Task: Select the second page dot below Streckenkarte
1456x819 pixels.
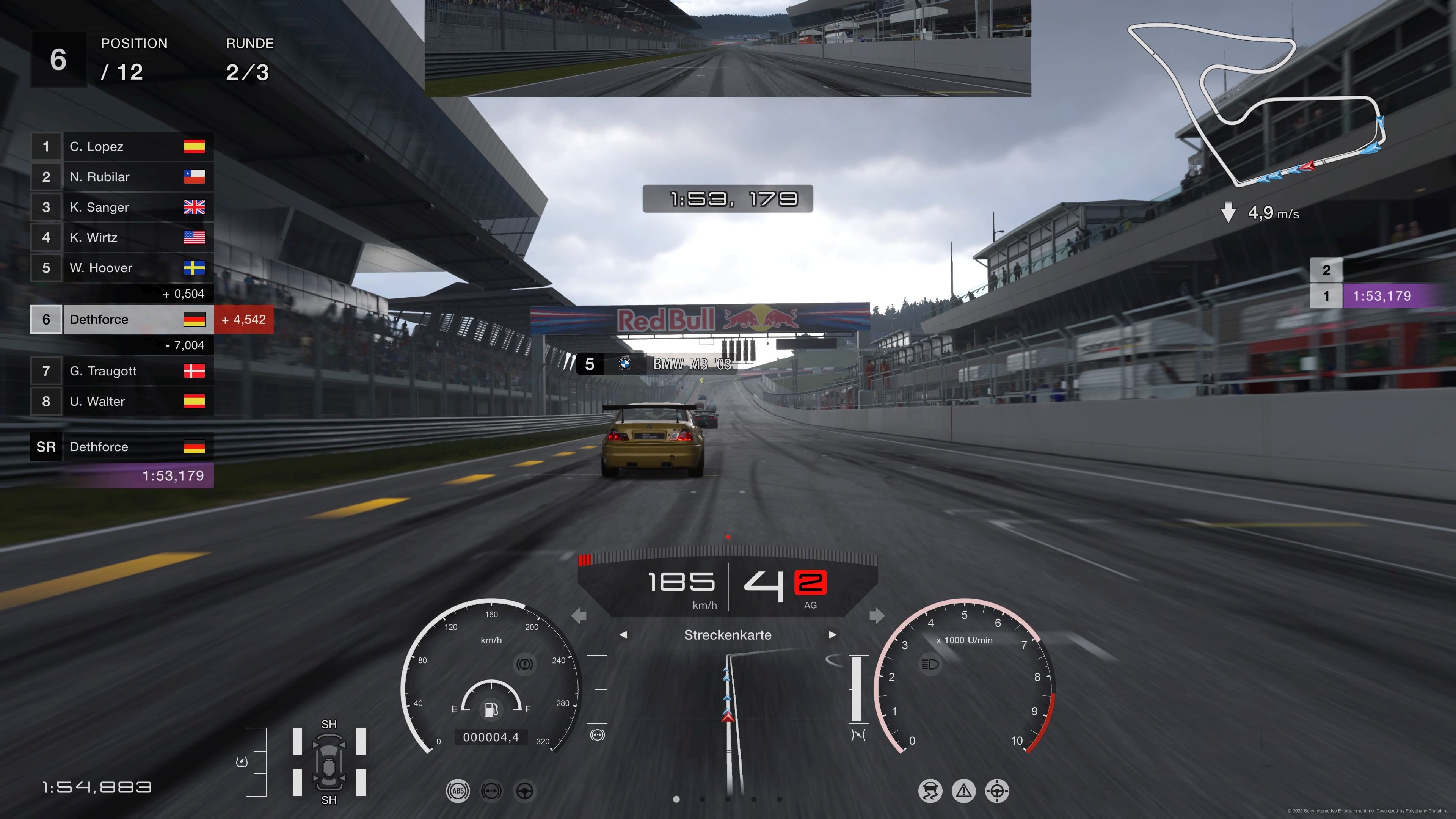Action: tap(703, 800)
